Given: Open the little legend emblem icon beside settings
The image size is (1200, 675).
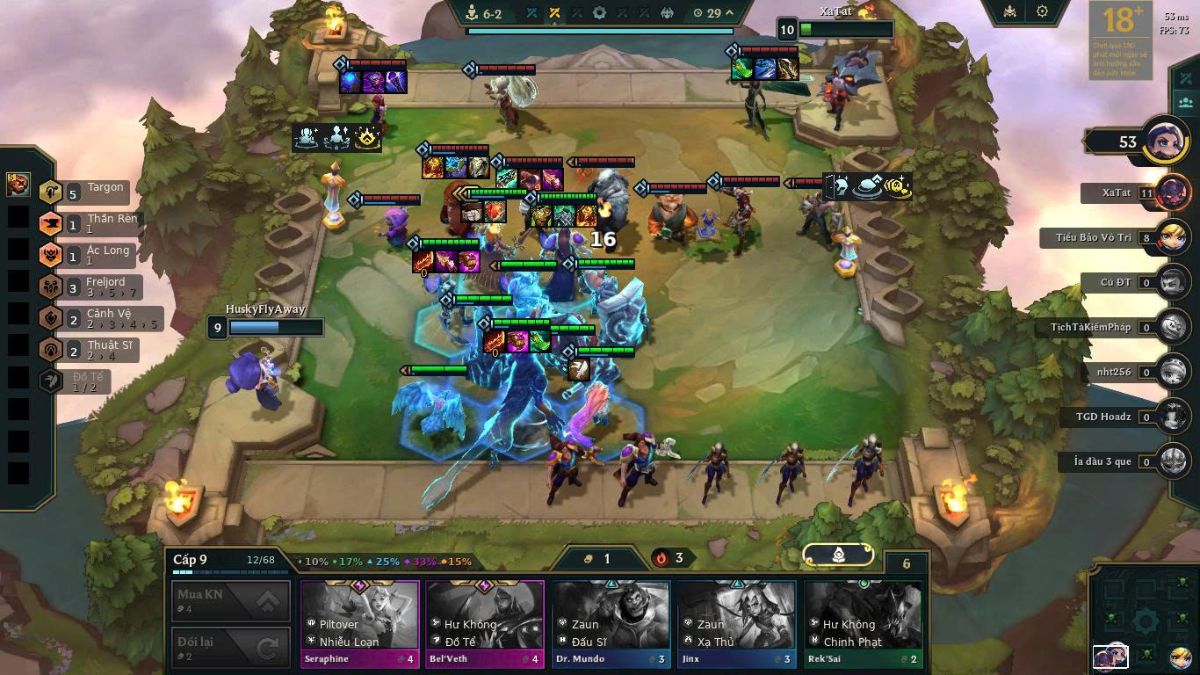Looking at the screenshot, I should [1008, 11].
